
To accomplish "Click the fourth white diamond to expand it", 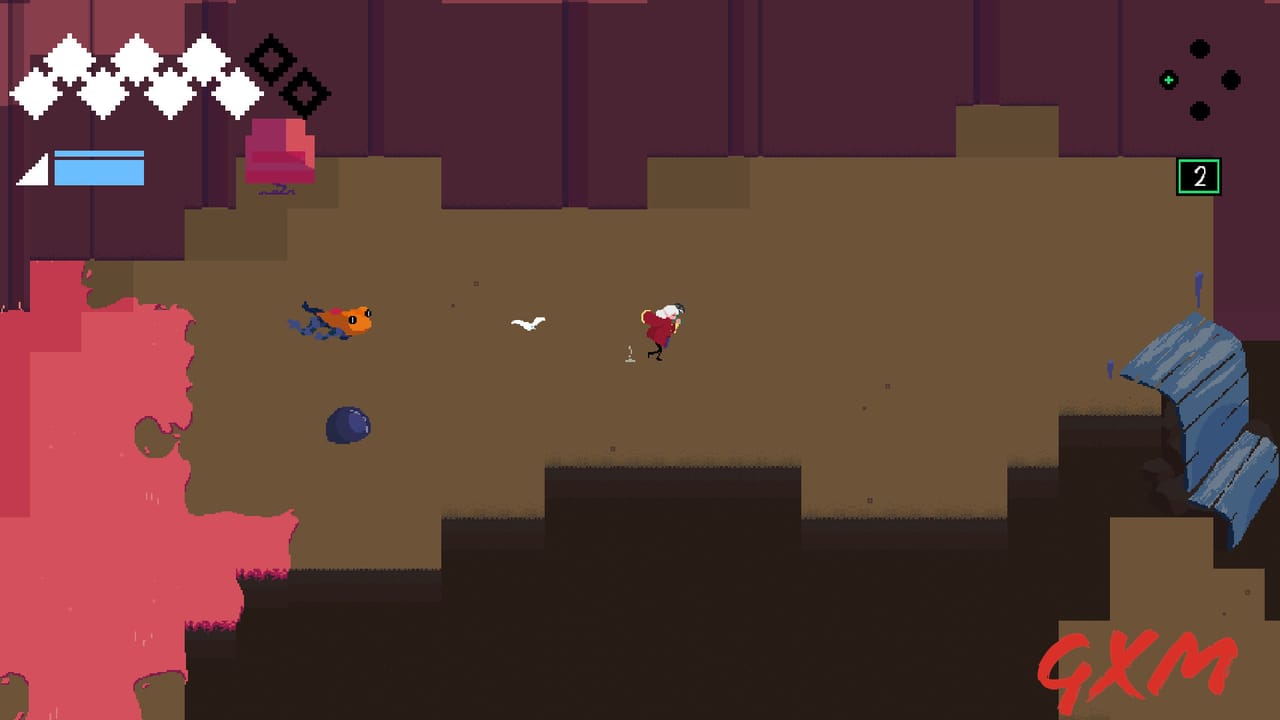I will (x=135, y=58).
